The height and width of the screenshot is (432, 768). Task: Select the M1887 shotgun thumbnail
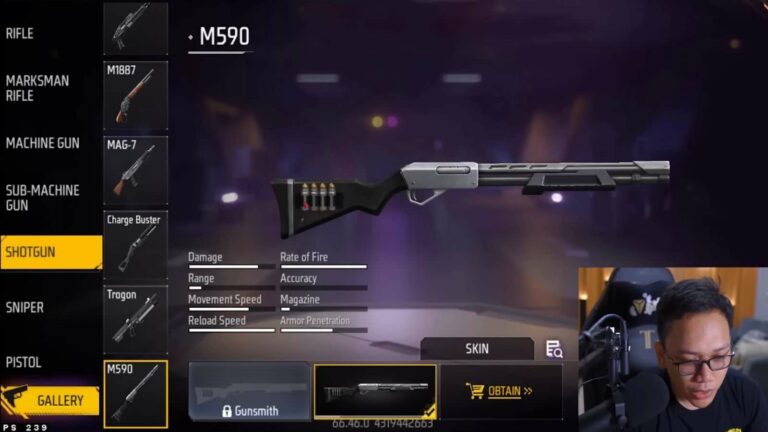136,96
